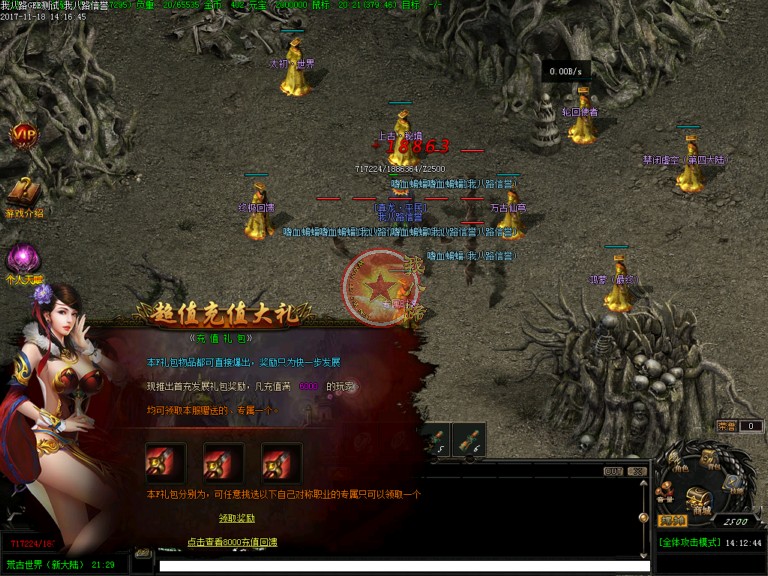Viewport: 768px width, 576px height.
Task: Select the third gift pack reward item
Action: click(281, 463)
